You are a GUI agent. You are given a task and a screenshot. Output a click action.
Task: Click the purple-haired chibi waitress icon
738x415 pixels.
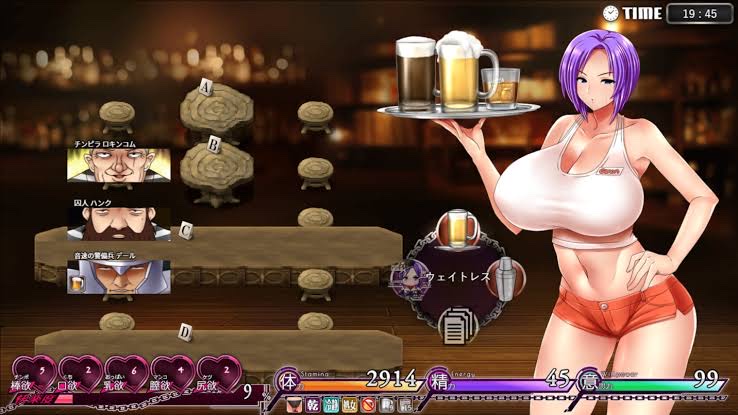[409, 274]
